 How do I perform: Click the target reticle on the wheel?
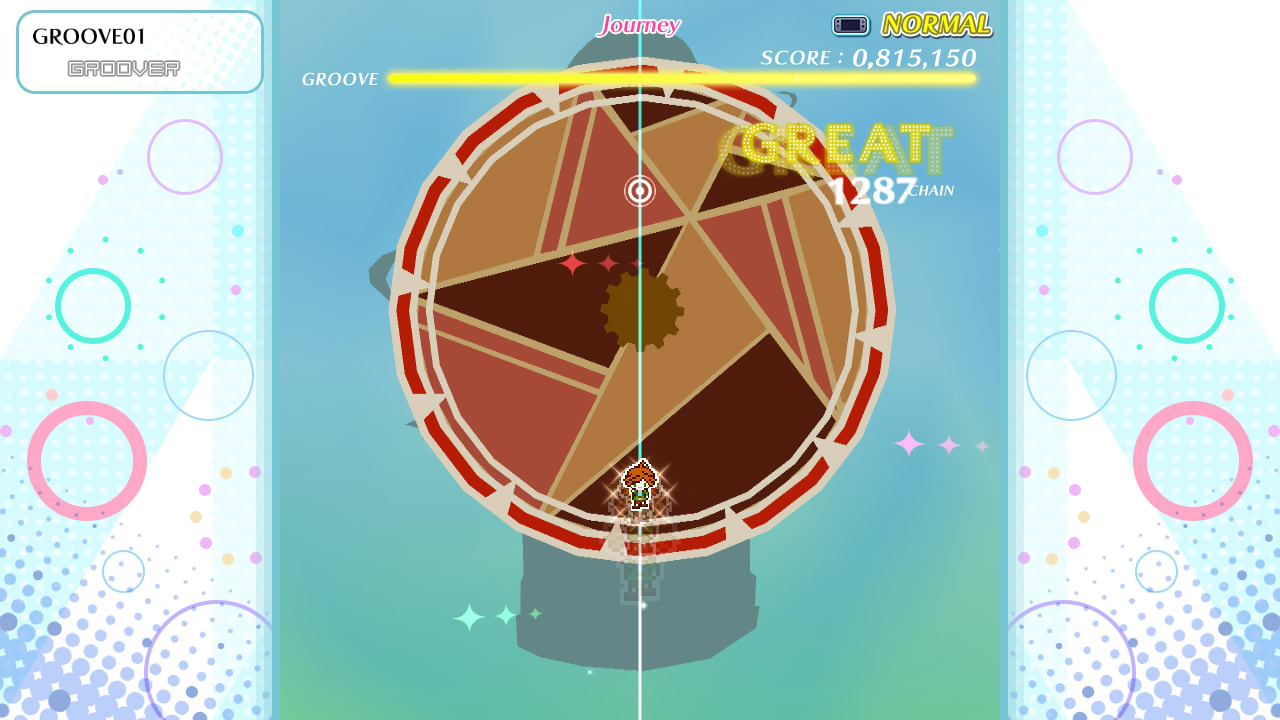pyautogui.click(x=639, y=190)
